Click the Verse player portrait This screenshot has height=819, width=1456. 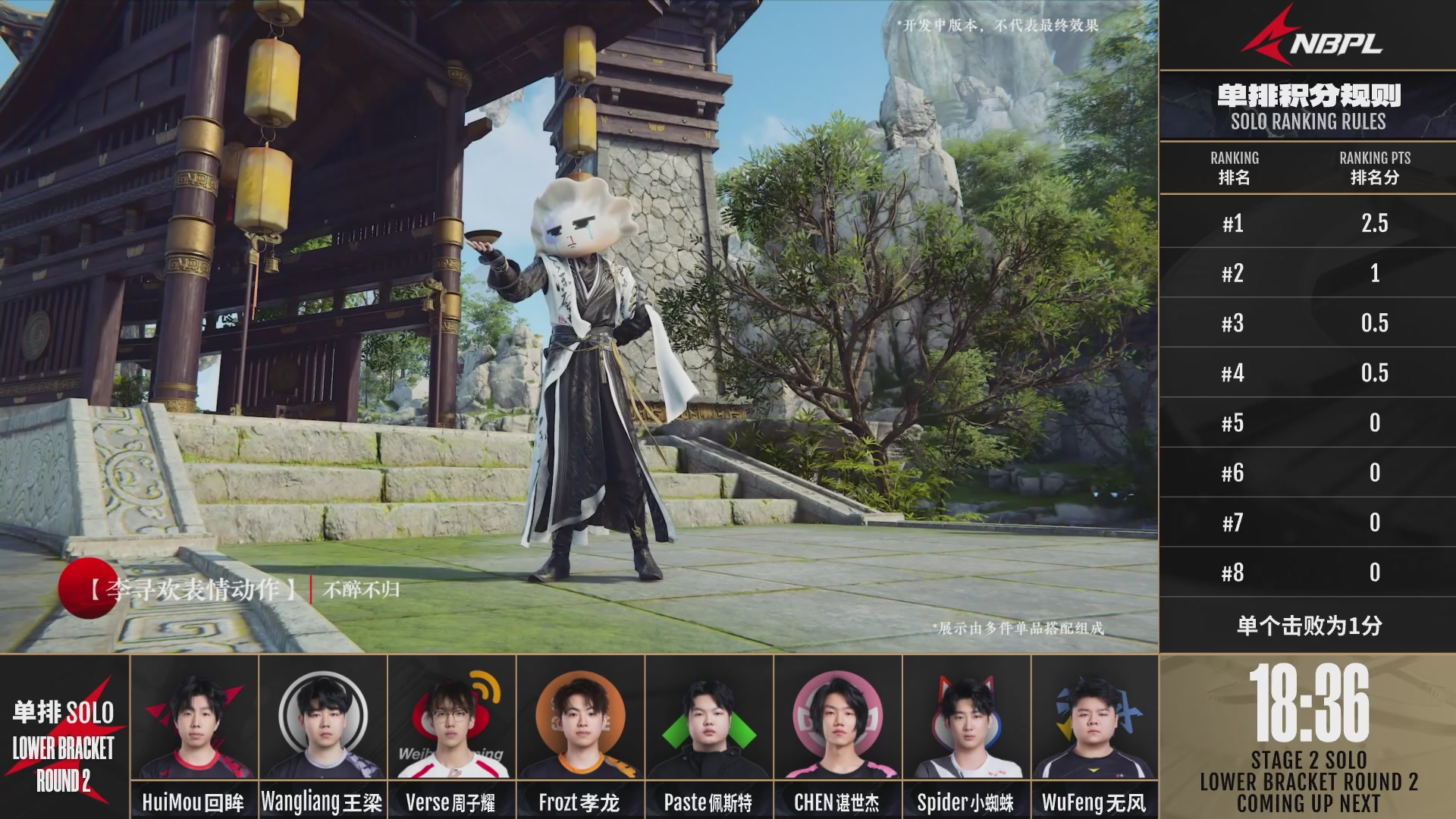[x=452, y=720]
